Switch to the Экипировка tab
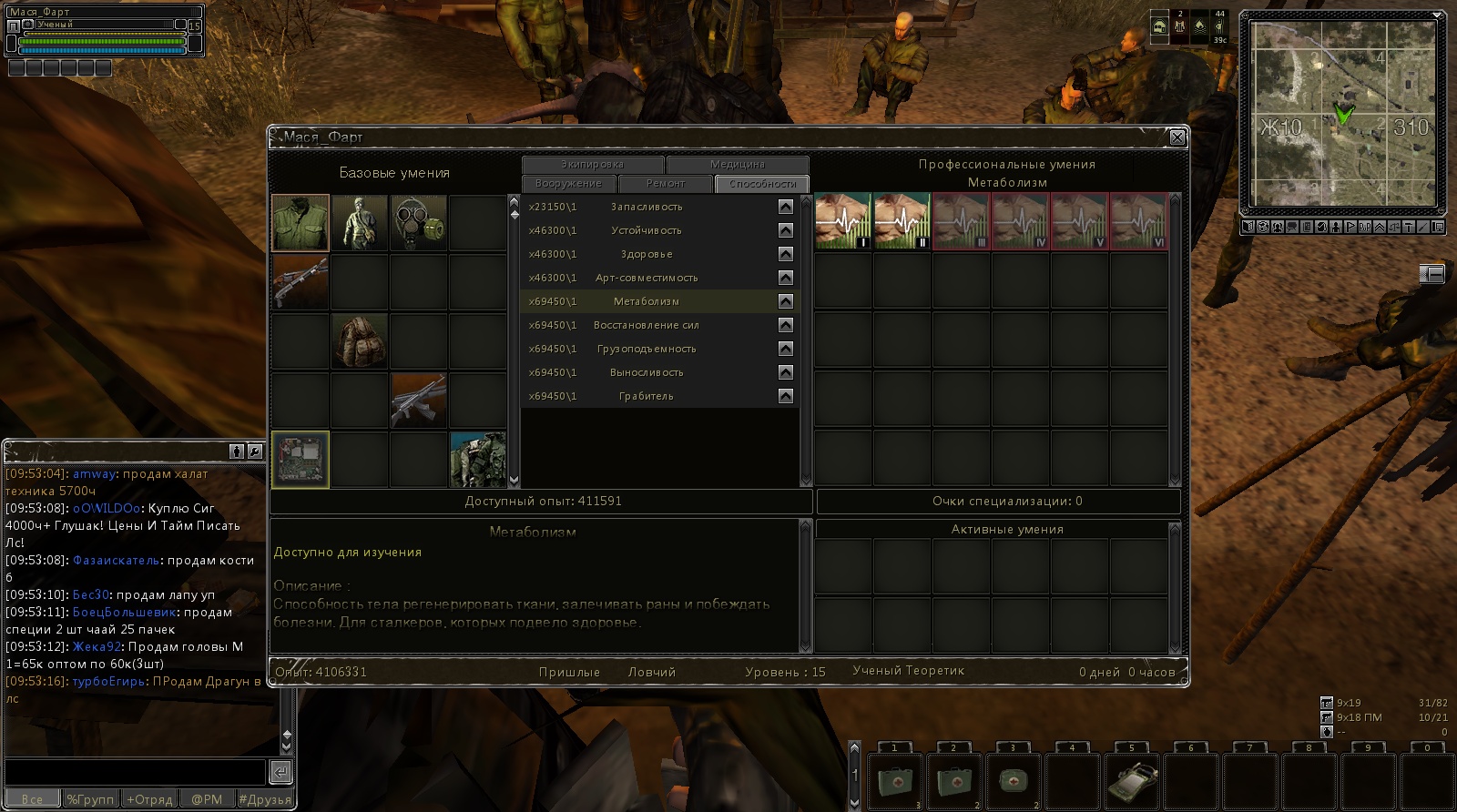Screen dimensions: 1457x812 pos(592,165)
